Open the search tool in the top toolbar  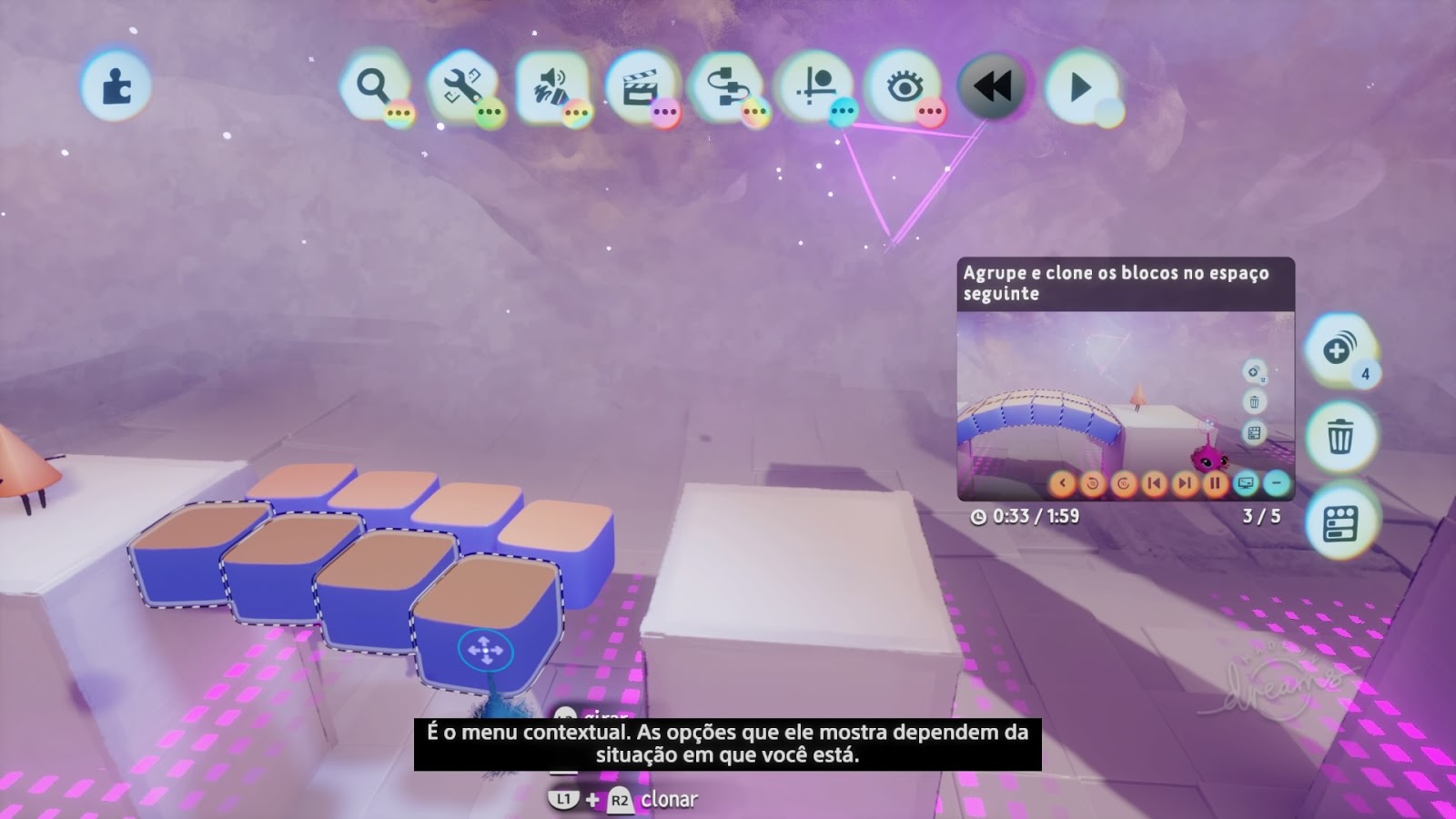pyautogui.click(x=373, y=85)
